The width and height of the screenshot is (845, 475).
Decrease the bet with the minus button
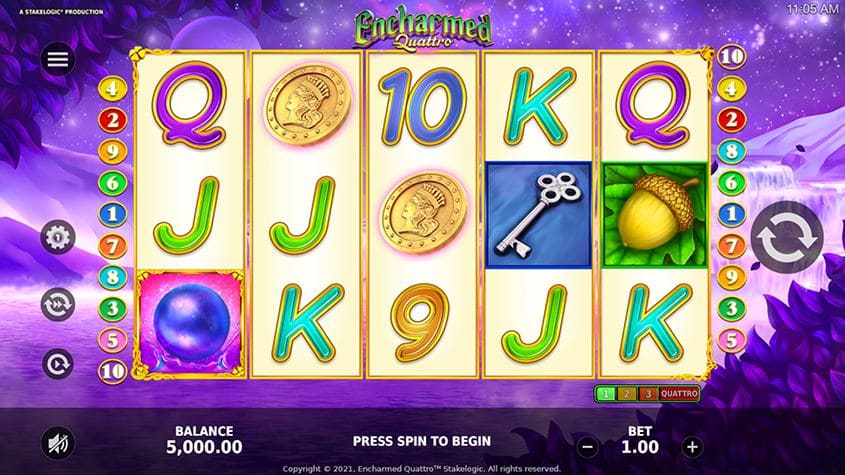click(x=588, y=447)
